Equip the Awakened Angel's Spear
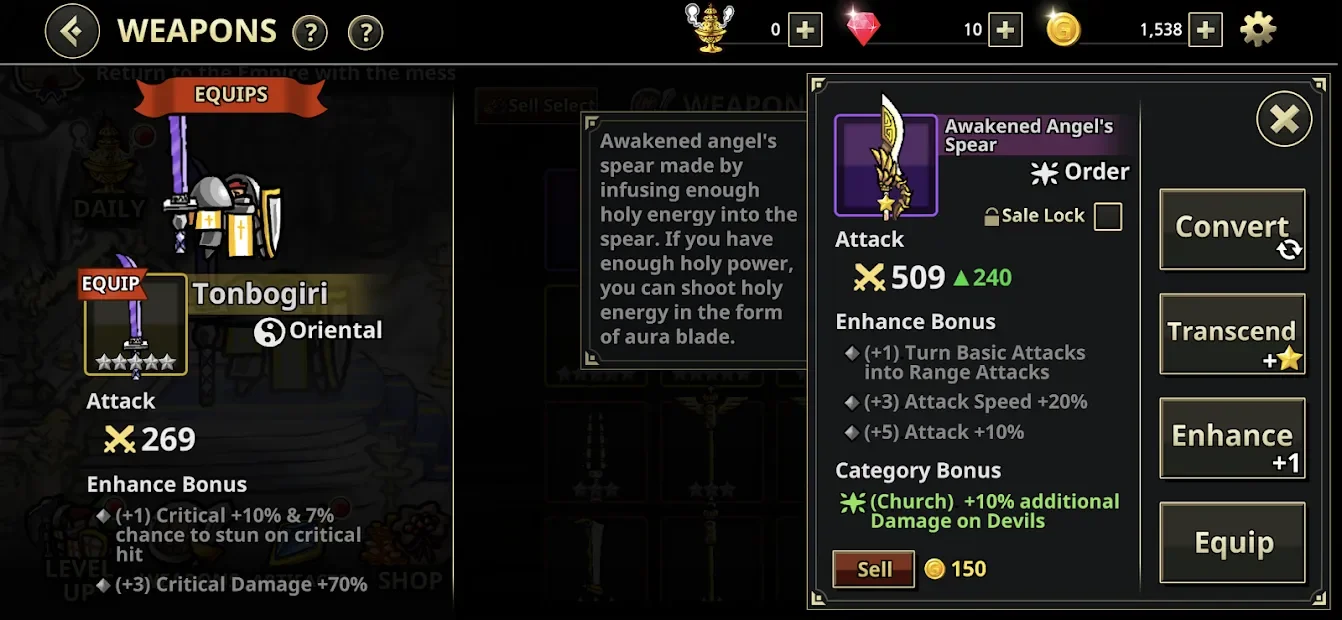Image resolution: width=1342 pixels, height=620 pixels. click(x=1232, y=543)
